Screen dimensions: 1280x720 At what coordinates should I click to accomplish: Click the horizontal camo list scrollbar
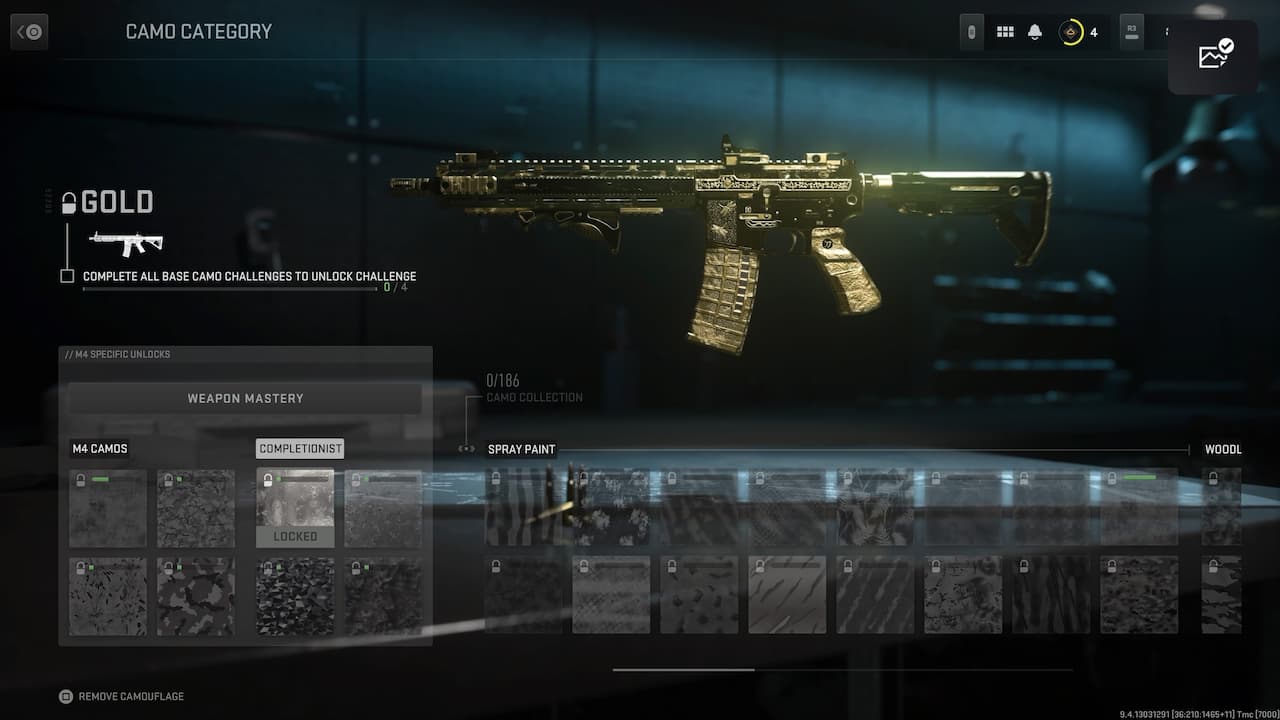(684, 670)
